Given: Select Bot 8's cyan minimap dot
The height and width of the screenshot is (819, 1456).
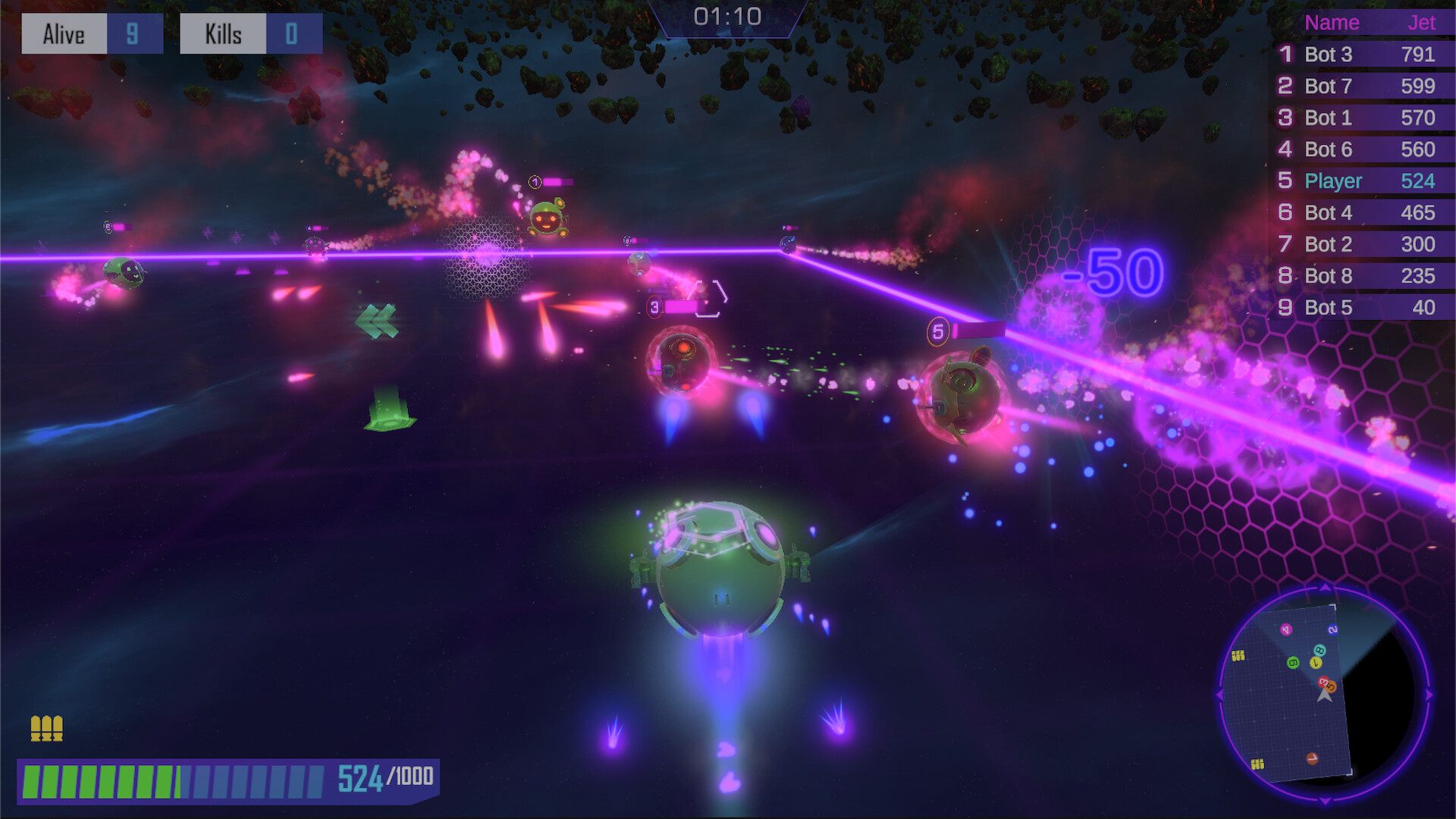Looking at the screenshot, I should [1319, 651].
